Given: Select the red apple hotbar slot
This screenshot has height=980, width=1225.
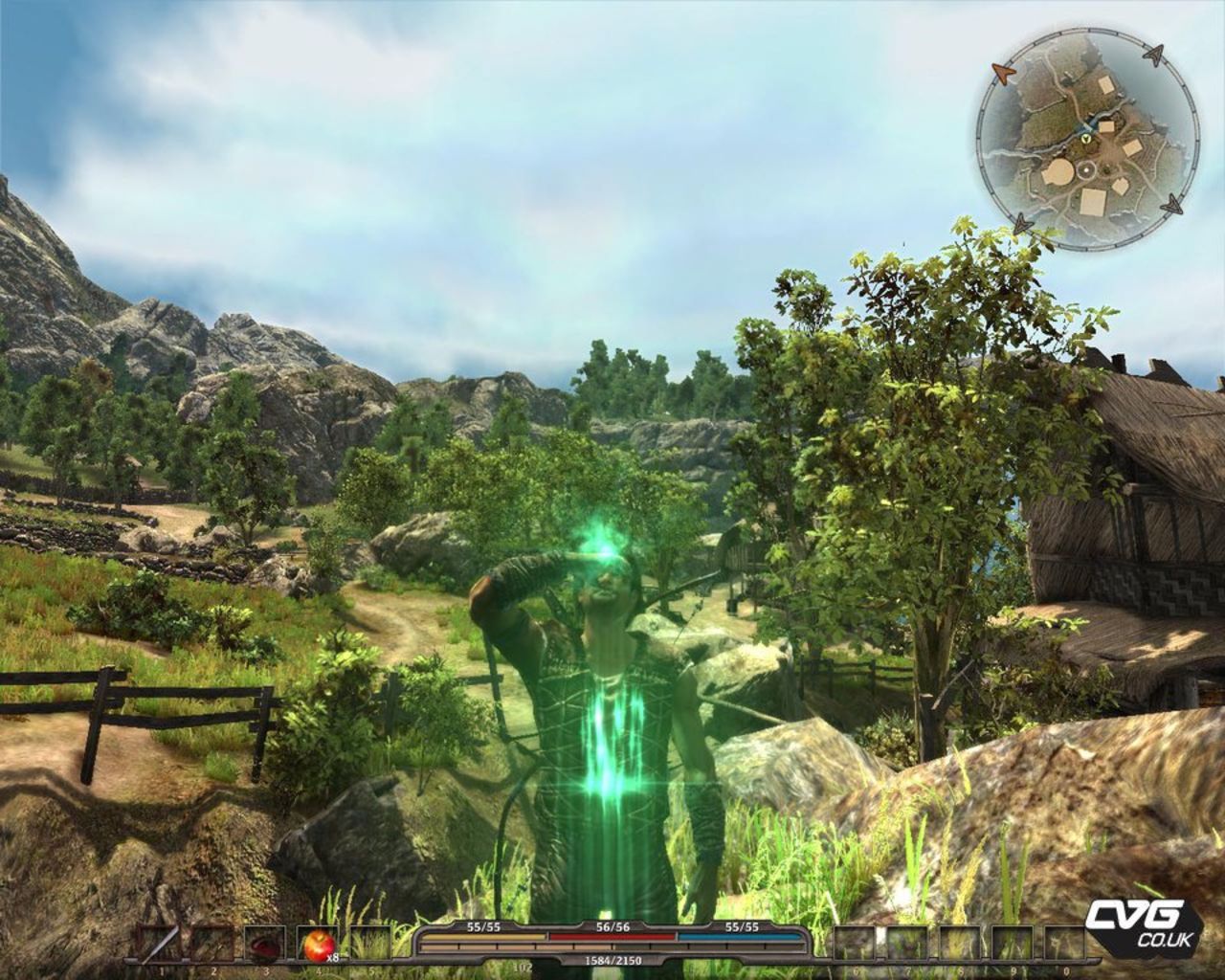Looking at the screenshot, I should pos(314,945).
